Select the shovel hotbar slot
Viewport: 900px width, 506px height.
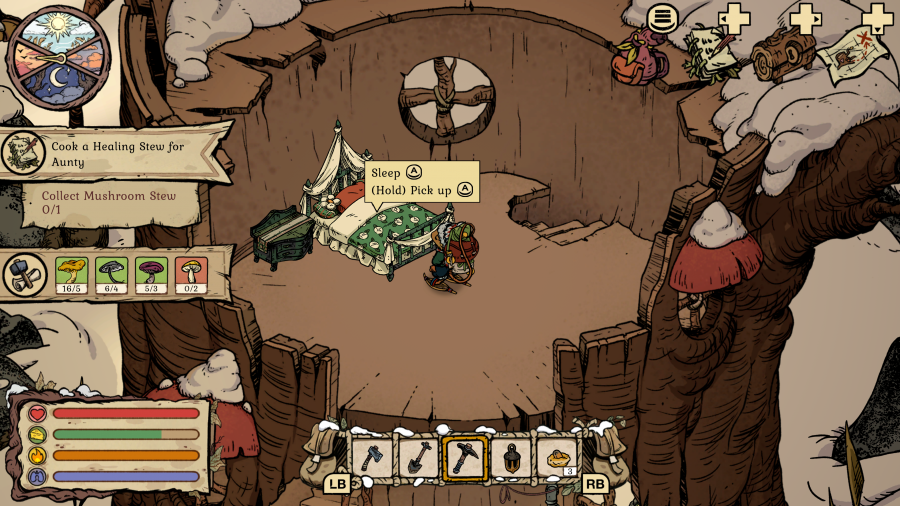tap(418, 458)
